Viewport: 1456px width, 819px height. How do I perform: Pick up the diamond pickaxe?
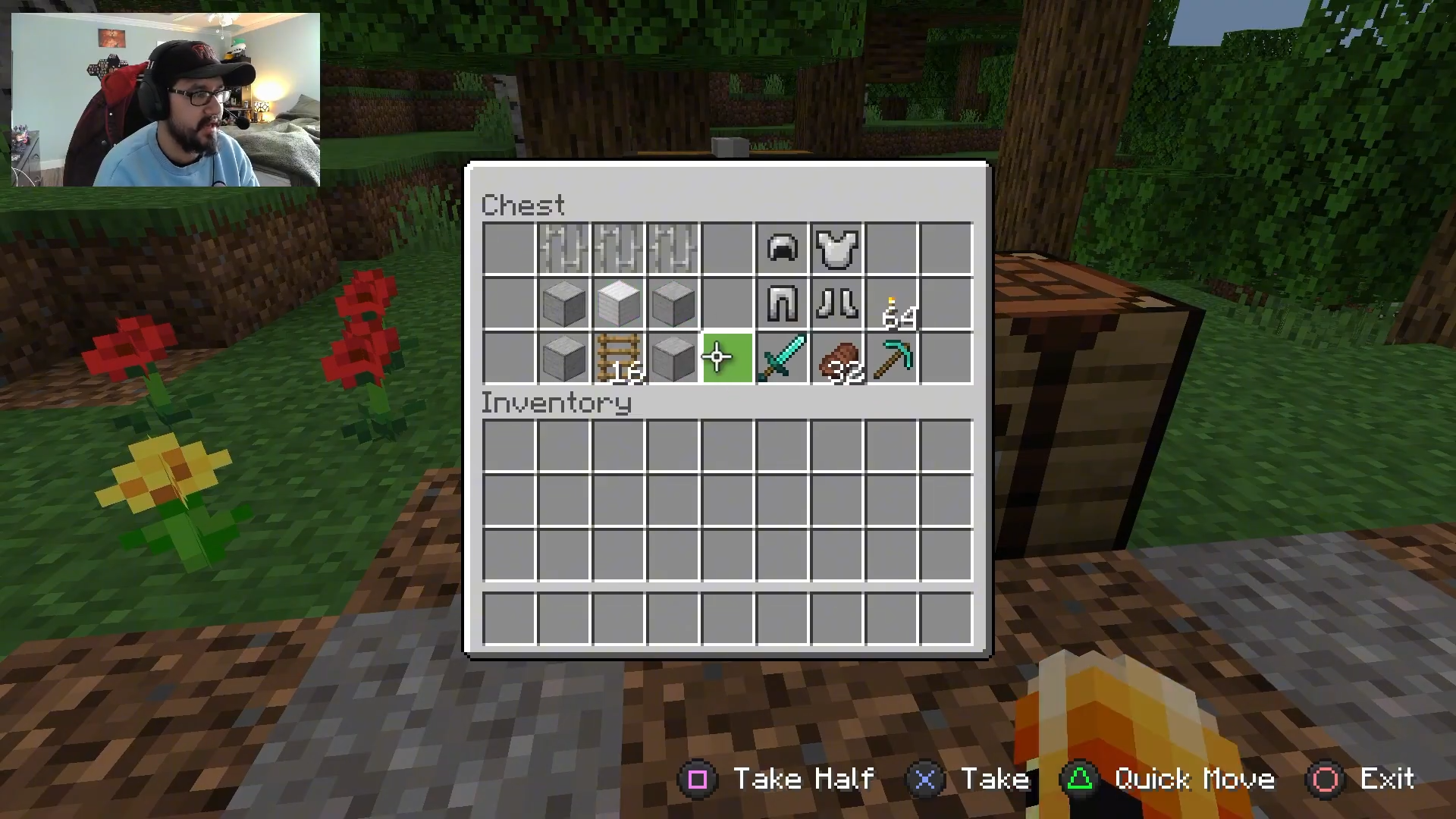tap(893, 358)
